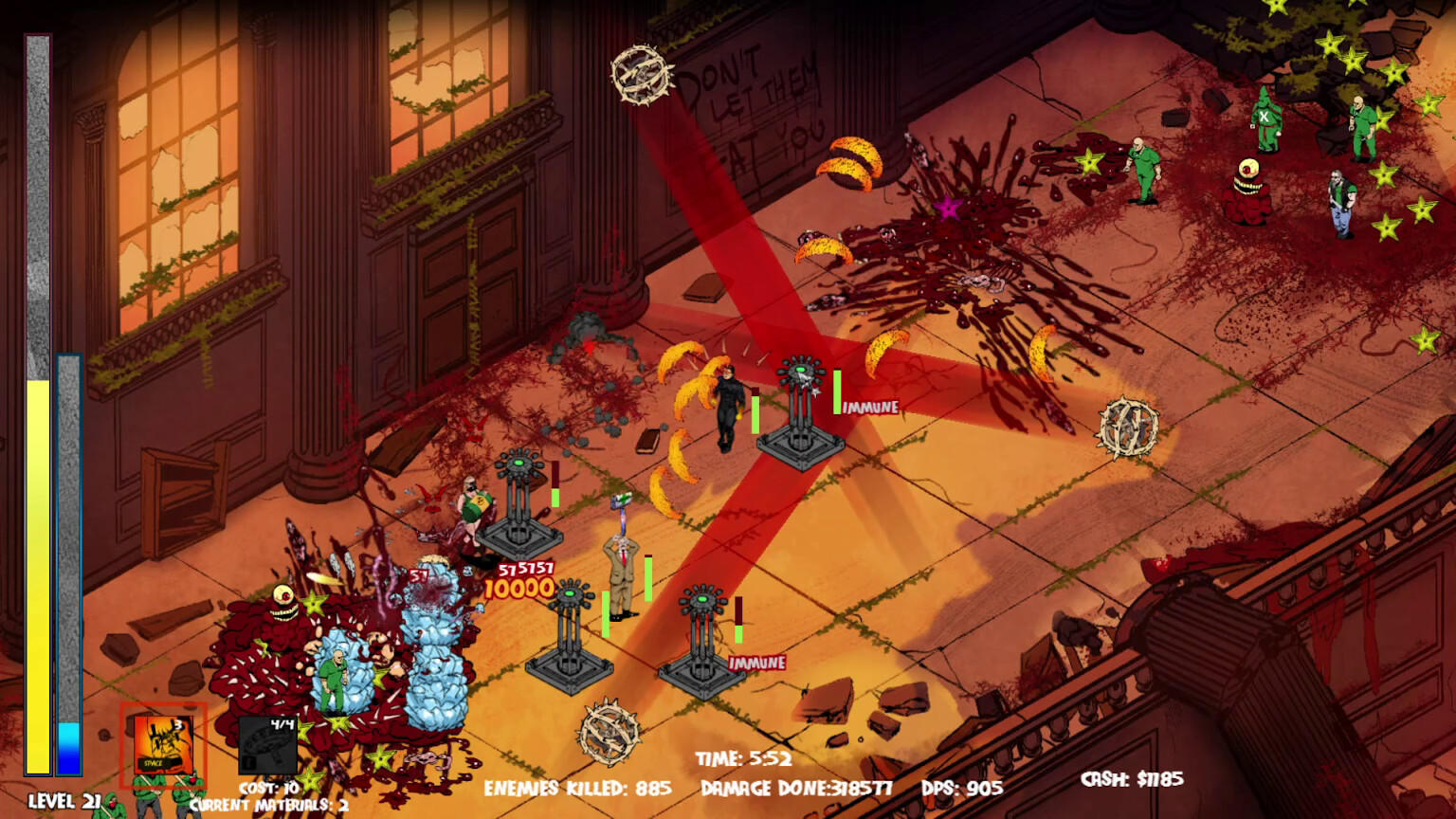Select the SPACE ability card with 3 charges
Viewport: 1456px width, 819px height.
click(163, 745)
